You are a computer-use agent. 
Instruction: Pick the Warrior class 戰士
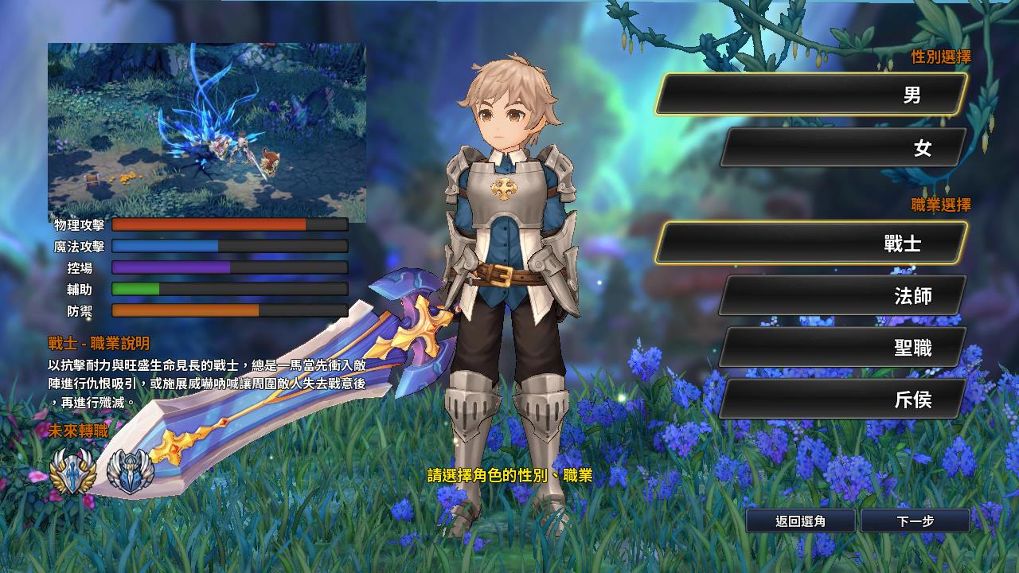pyautogui.click(x=812, y=243)
